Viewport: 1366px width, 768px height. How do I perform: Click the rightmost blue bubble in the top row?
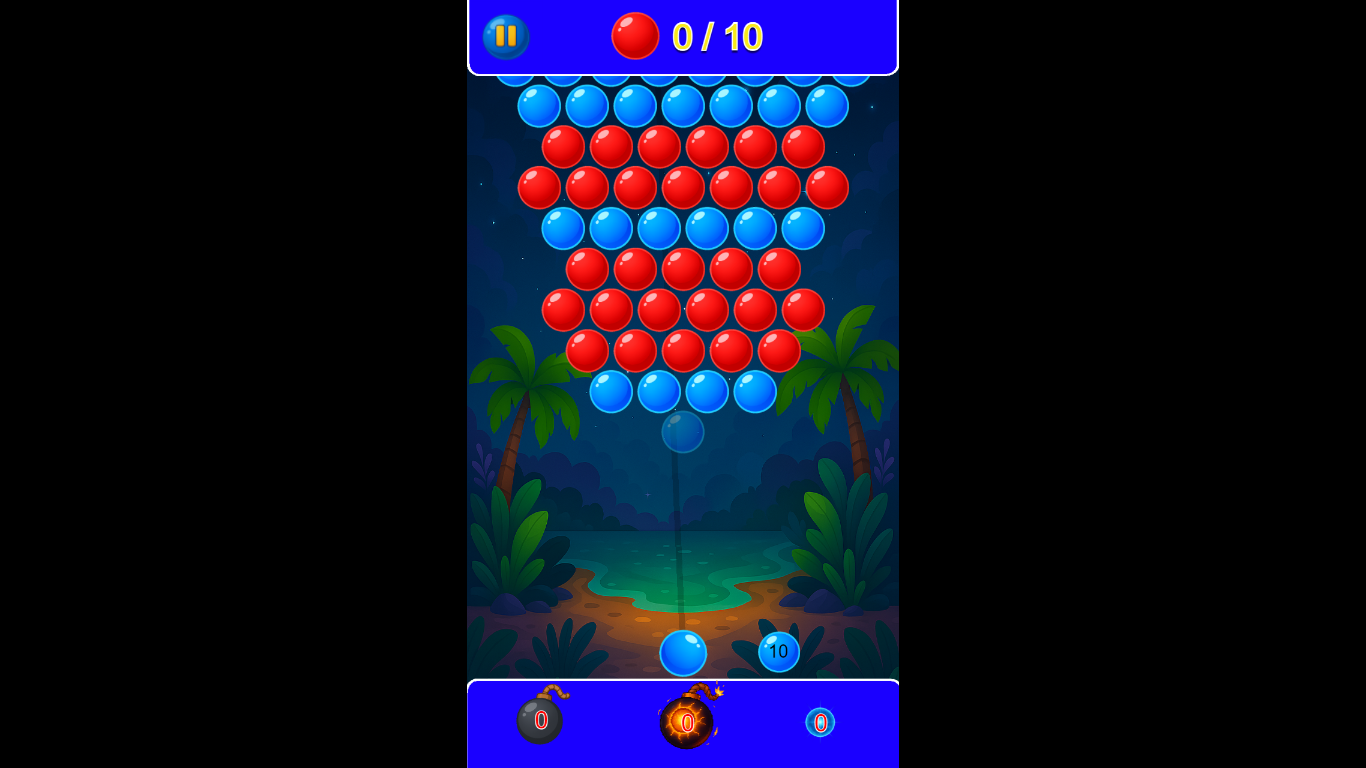point(825,107)
